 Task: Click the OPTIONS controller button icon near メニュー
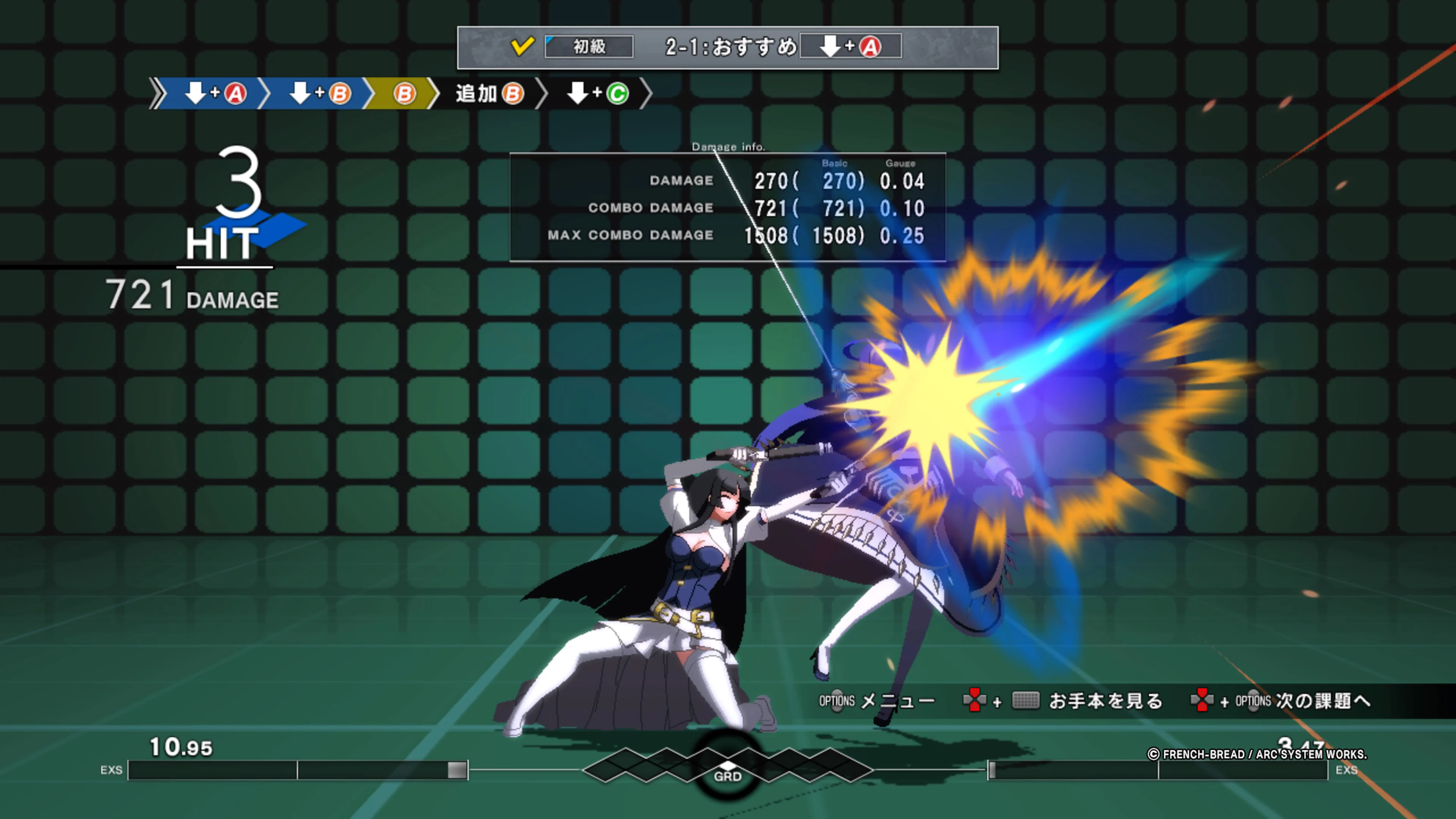click(836, 701)
